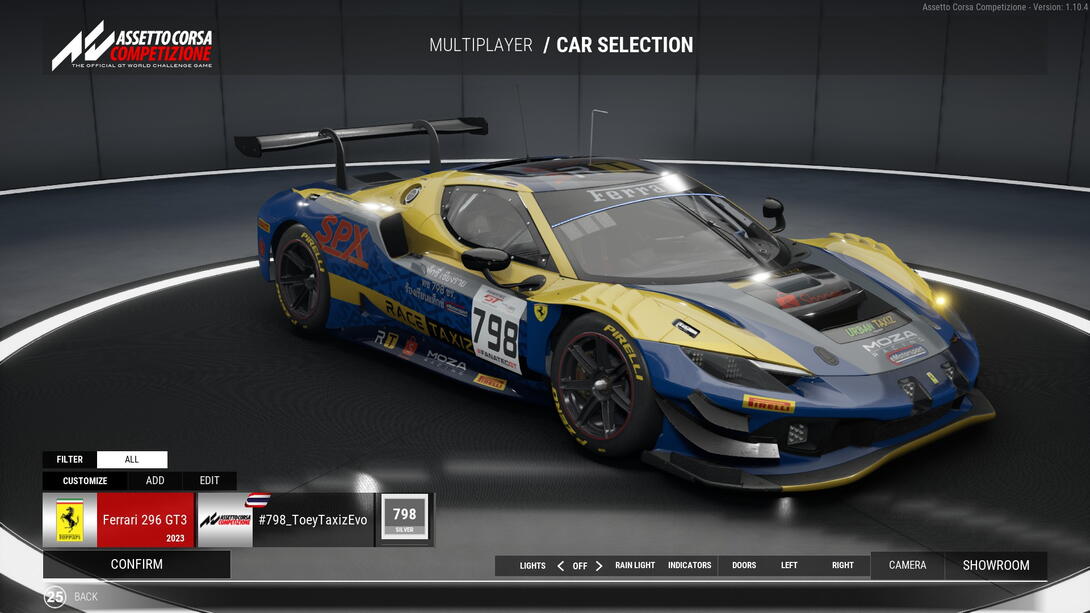1090x613 pixels.
Task: Cycle lights mode to next option
Action: [599, 566]
